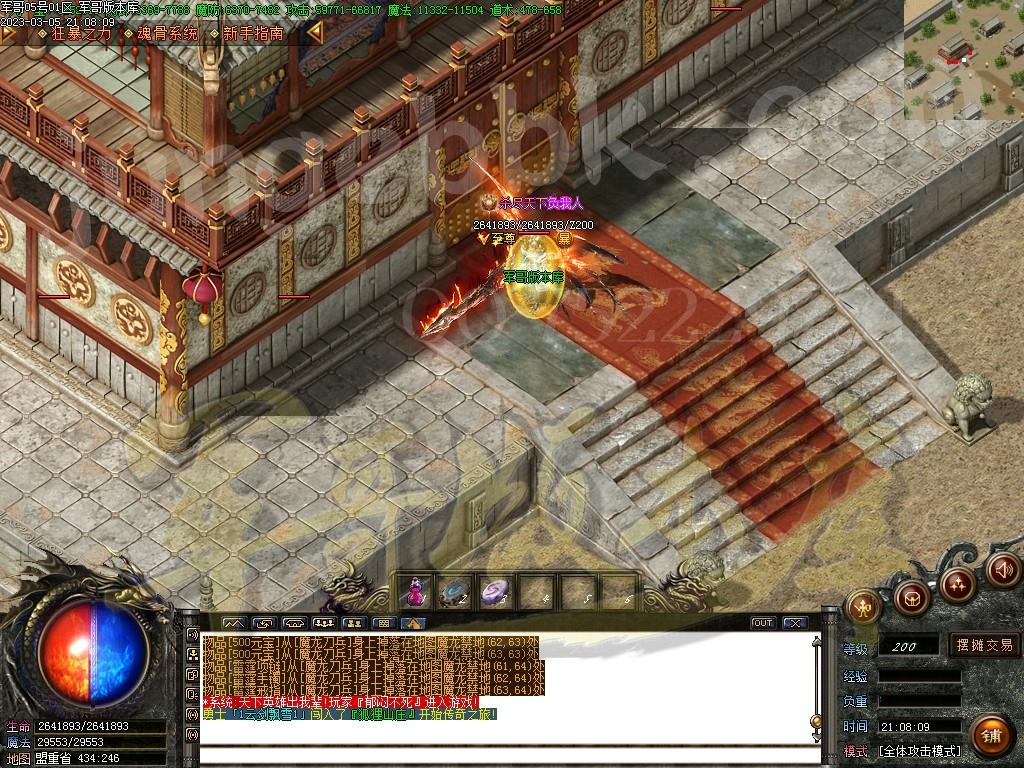Collapse the top menu bar with the left arrow
Screen dimensions: 1024x768
pos(314,33)
